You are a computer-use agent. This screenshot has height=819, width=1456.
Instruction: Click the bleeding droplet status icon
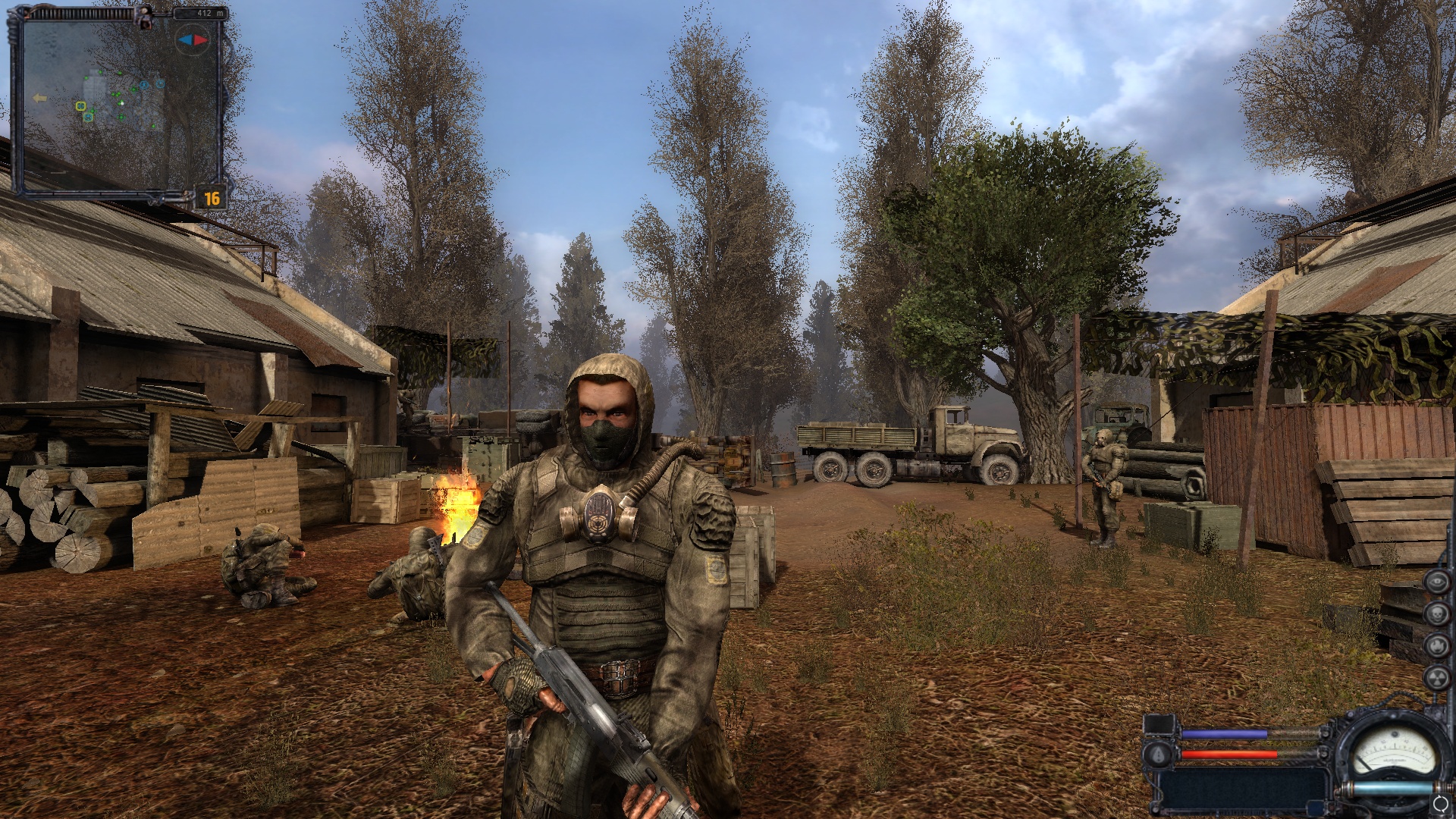coord(1157,754)
